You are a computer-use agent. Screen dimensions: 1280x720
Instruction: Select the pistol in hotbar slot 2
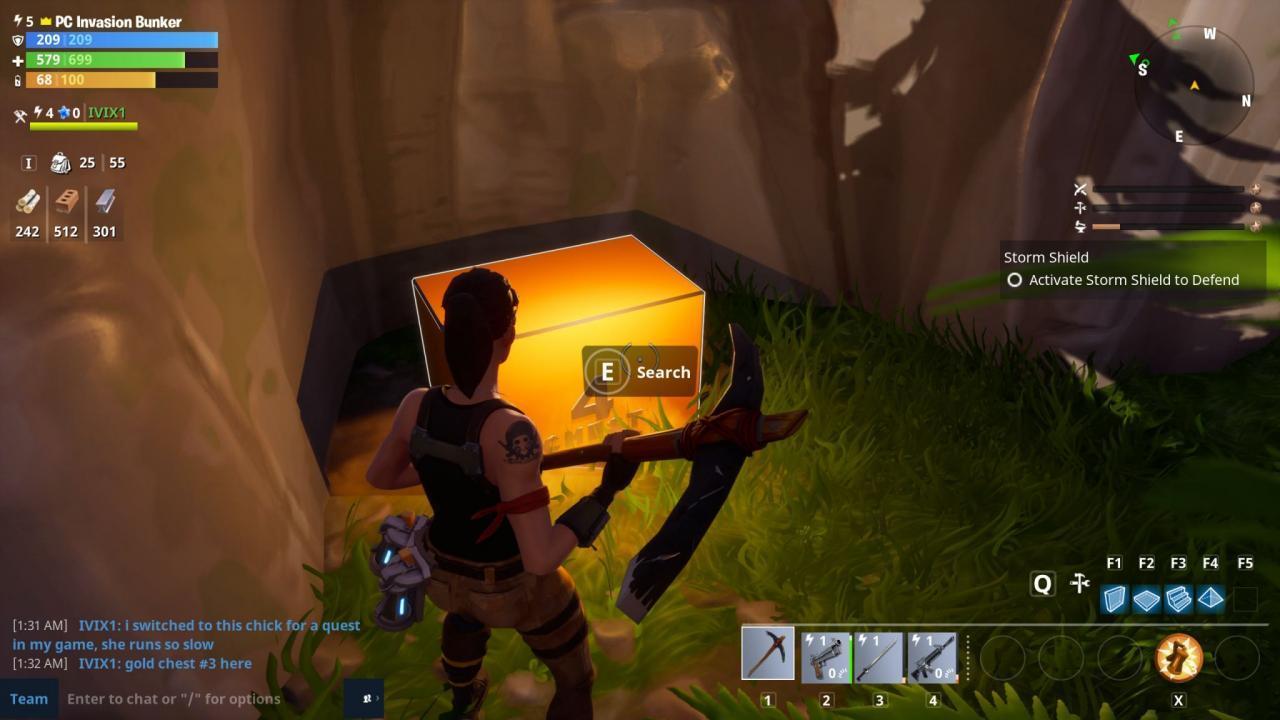coord(822,652)
